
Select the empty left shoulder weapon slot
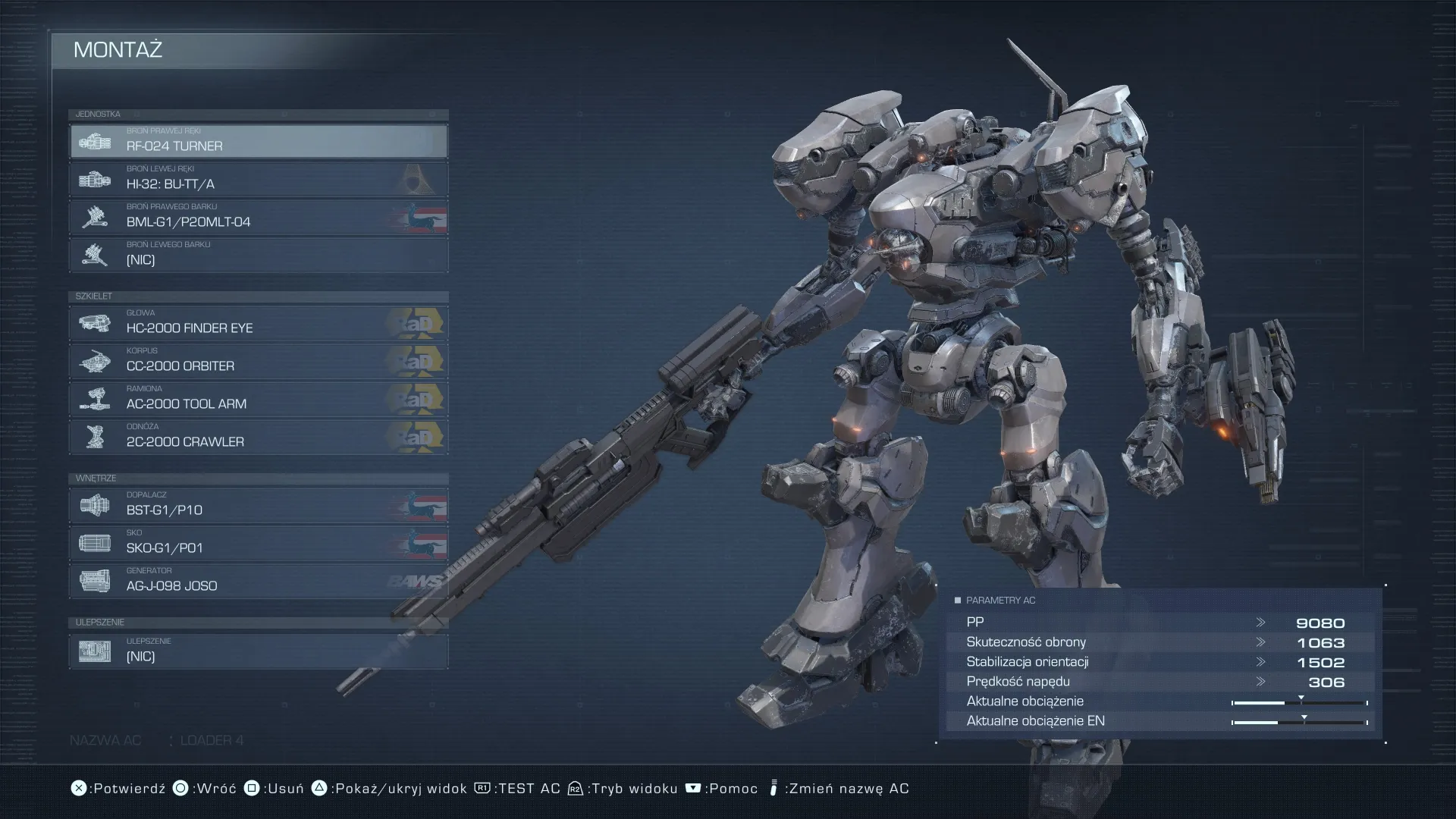[258, 256]
